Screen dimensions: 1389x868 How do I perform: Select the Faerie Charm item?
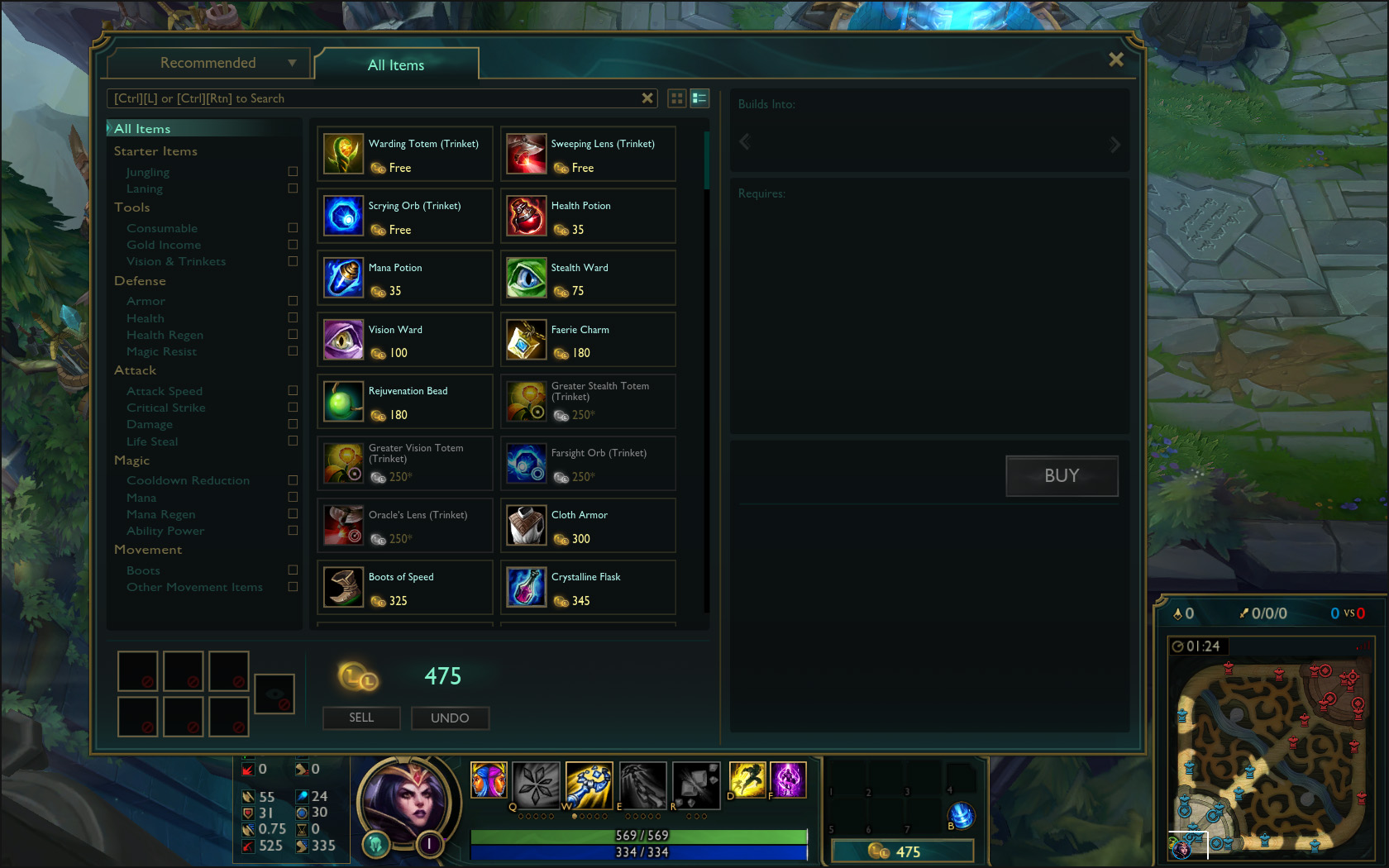tap(587, 340)
